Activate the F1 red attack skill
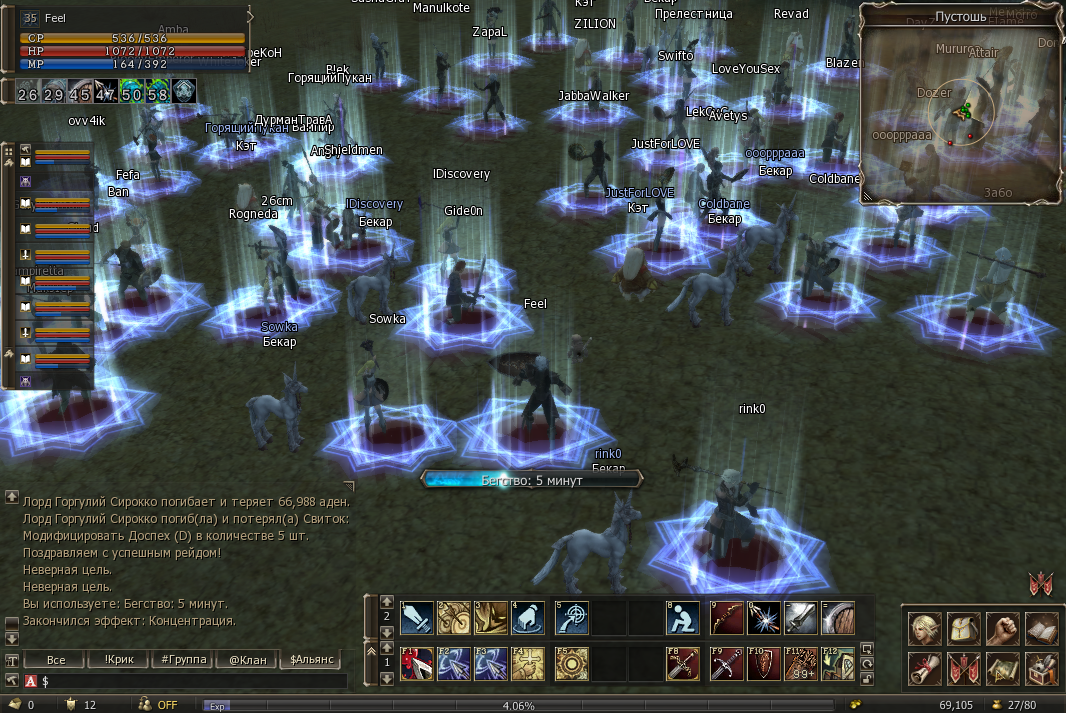The image size is (1066, 713). click(x=417, y=664)
